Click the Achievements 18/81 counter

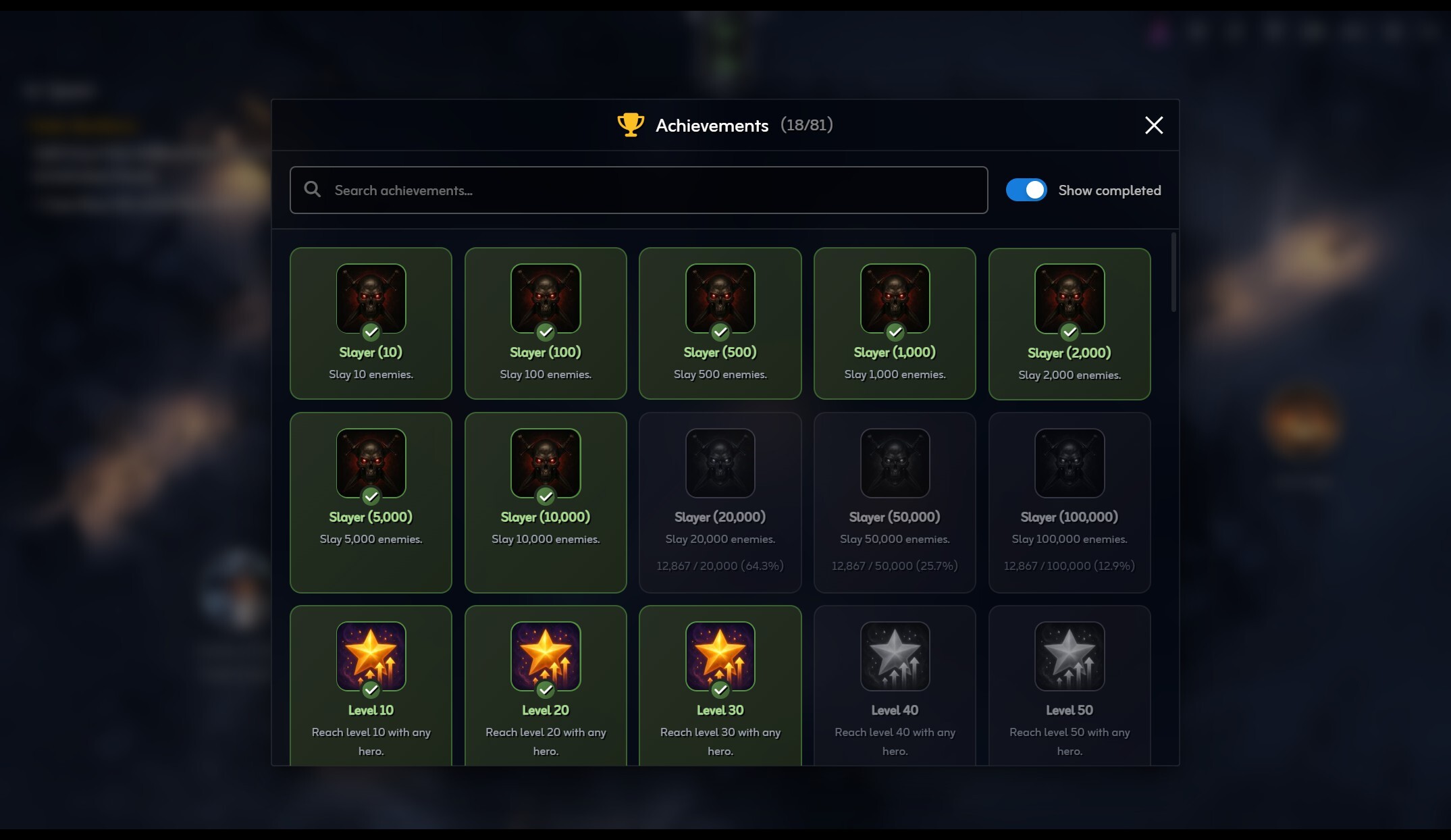coord(806,124)
